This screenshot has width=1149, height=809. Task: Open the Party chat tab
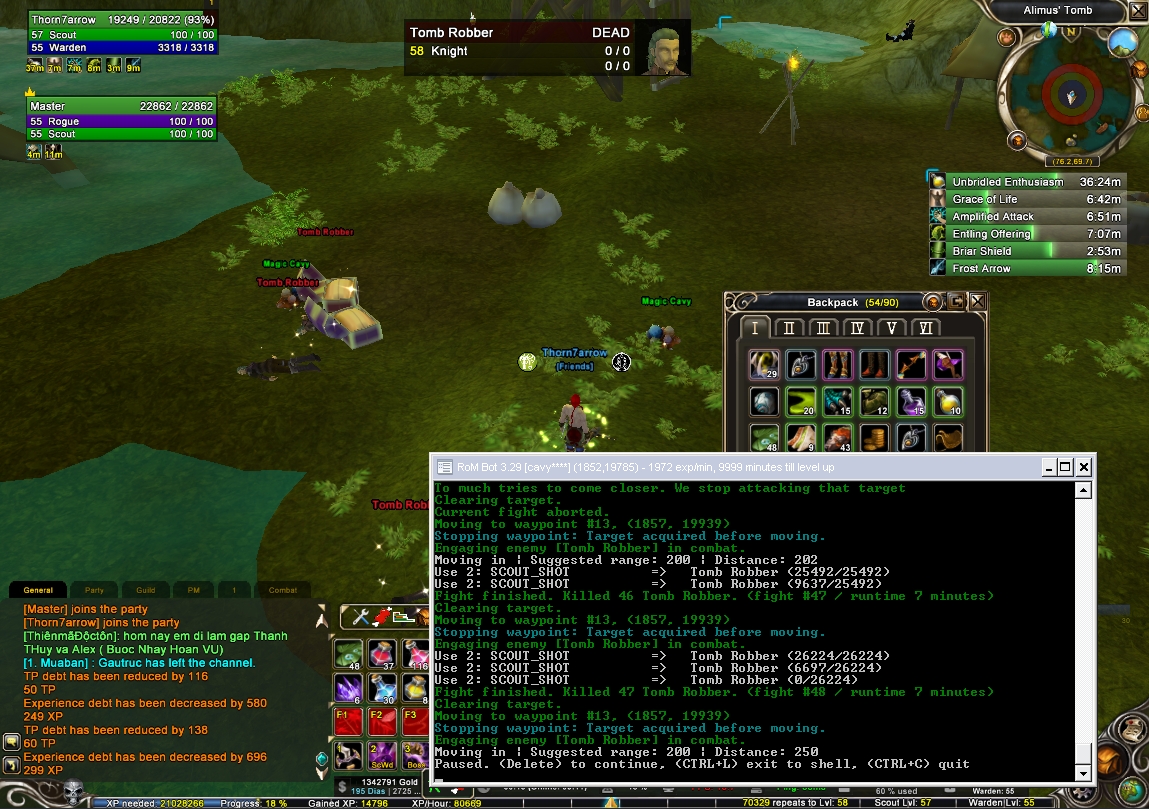94,590
